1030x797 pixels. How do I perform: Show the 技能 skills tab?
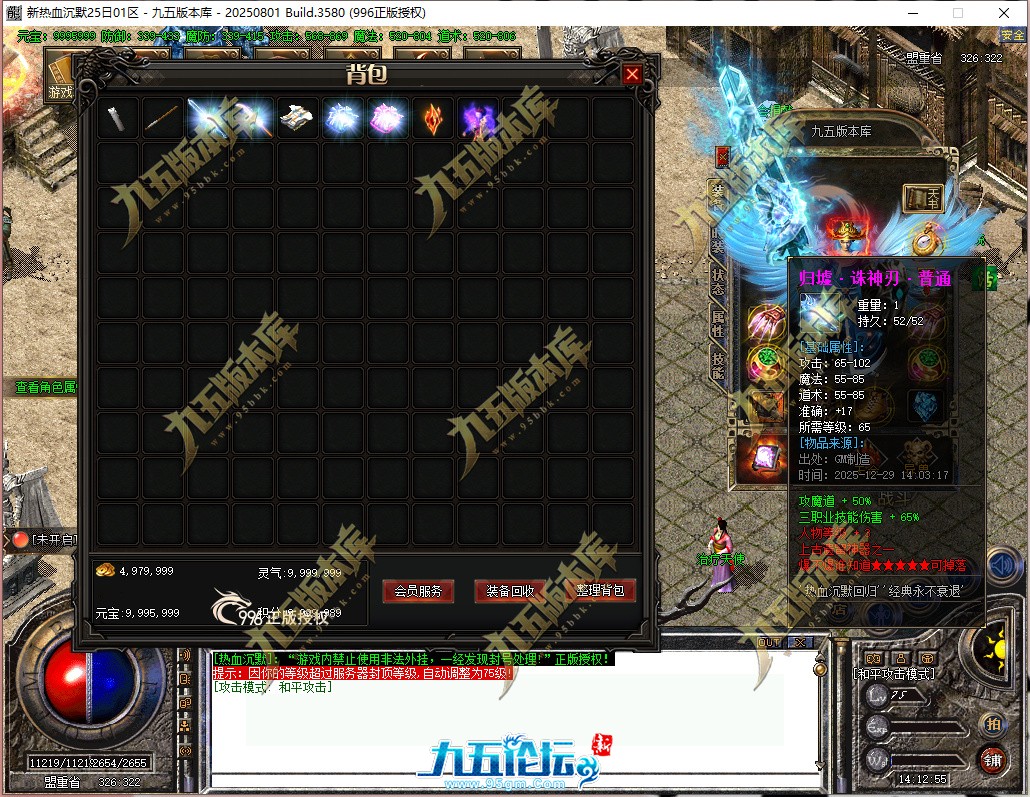(718, 364)
